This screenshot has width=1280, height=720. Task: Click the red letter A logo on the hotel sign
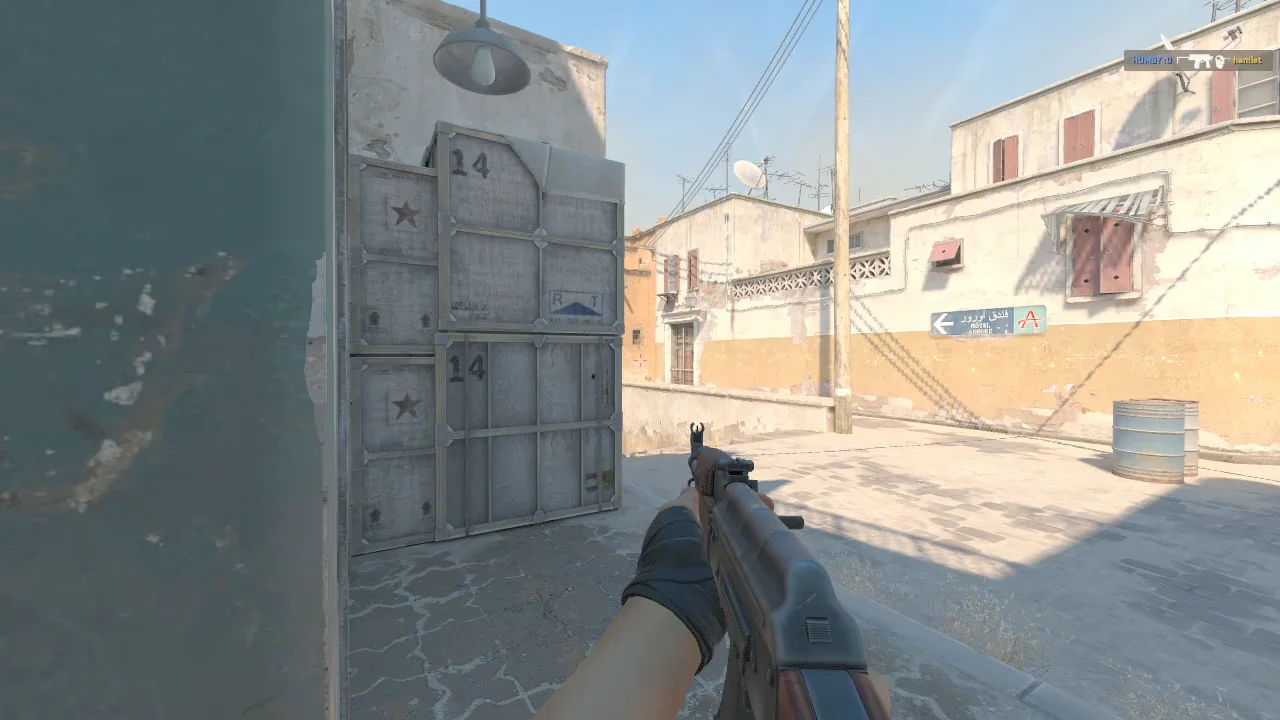tap(1029, 319)
